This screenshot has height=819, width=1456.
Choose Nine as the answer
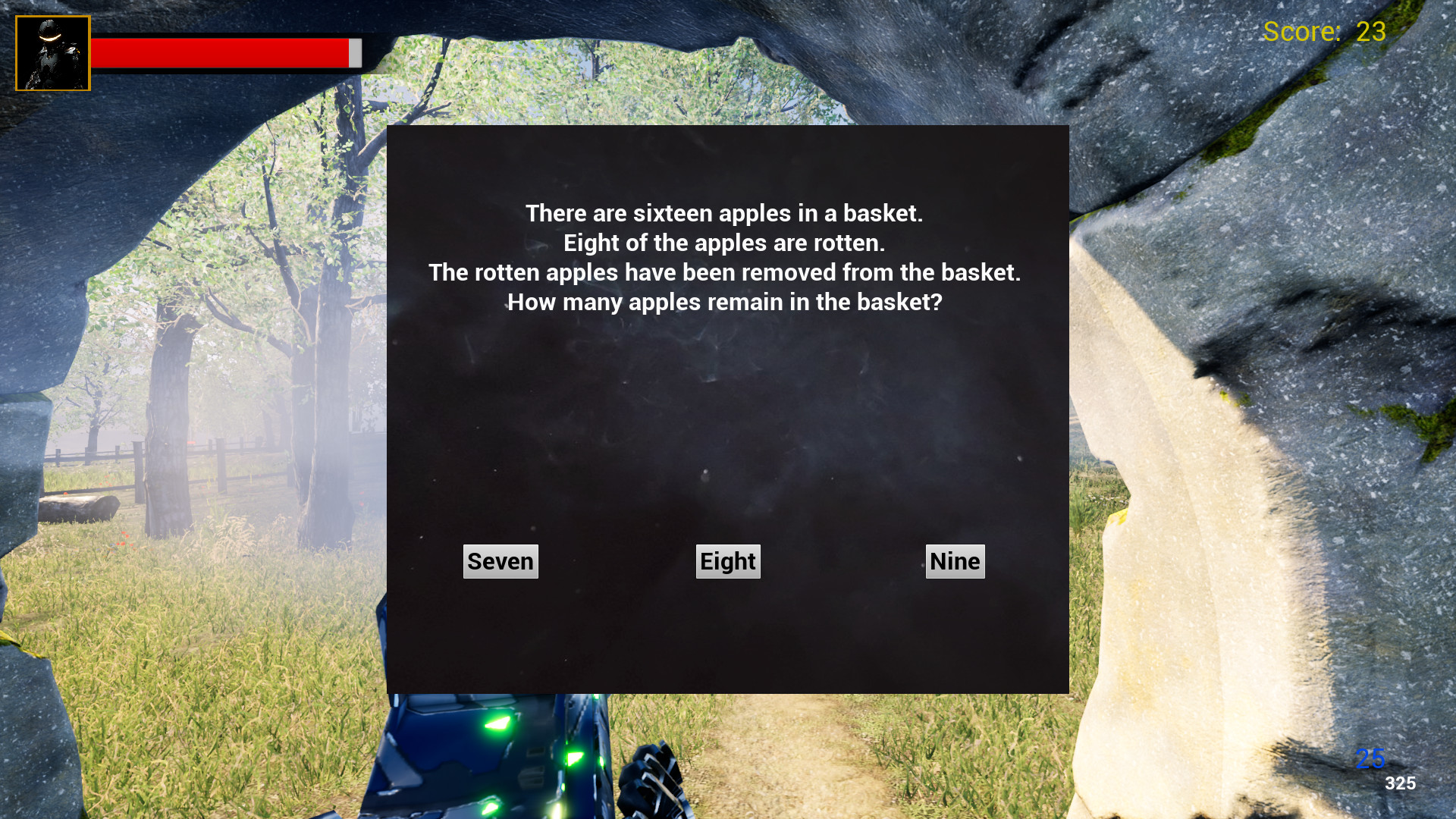click(x=955, y=561)
